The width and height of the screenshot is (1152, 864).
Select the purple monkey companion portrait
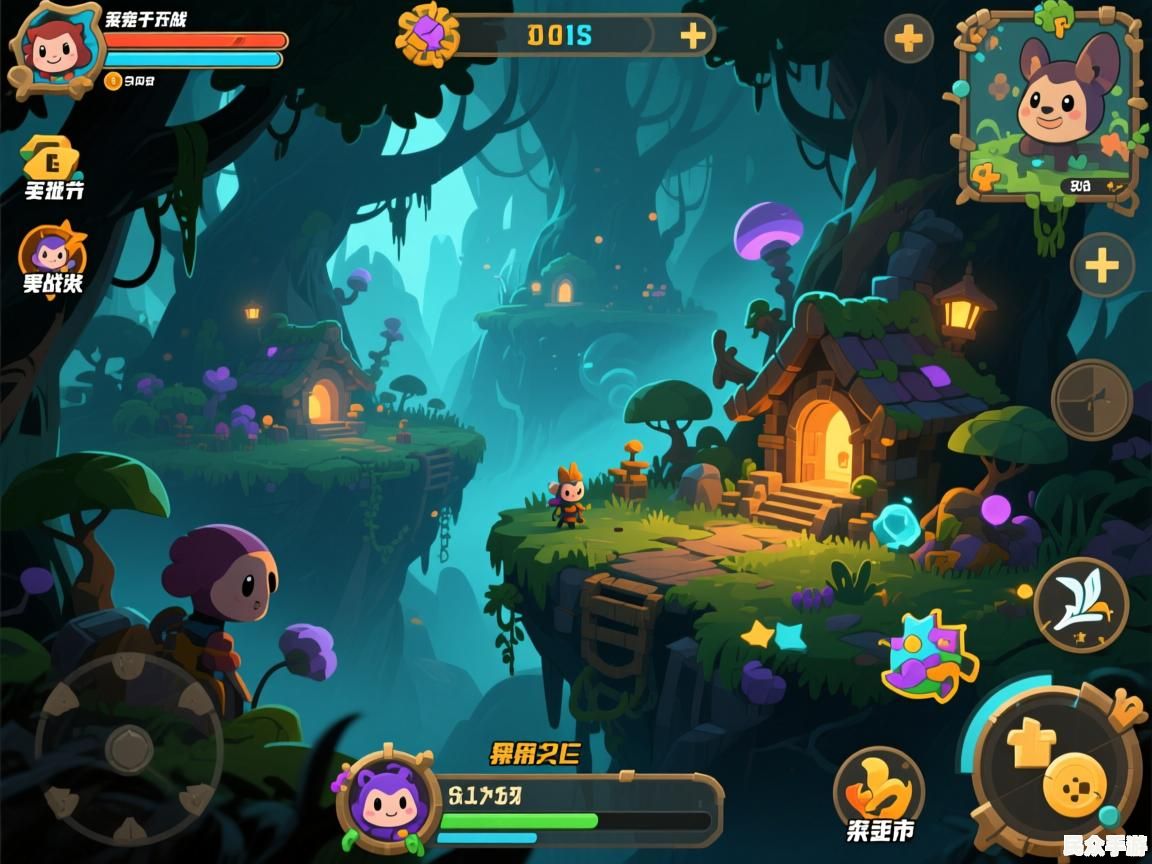pos(388,800)
